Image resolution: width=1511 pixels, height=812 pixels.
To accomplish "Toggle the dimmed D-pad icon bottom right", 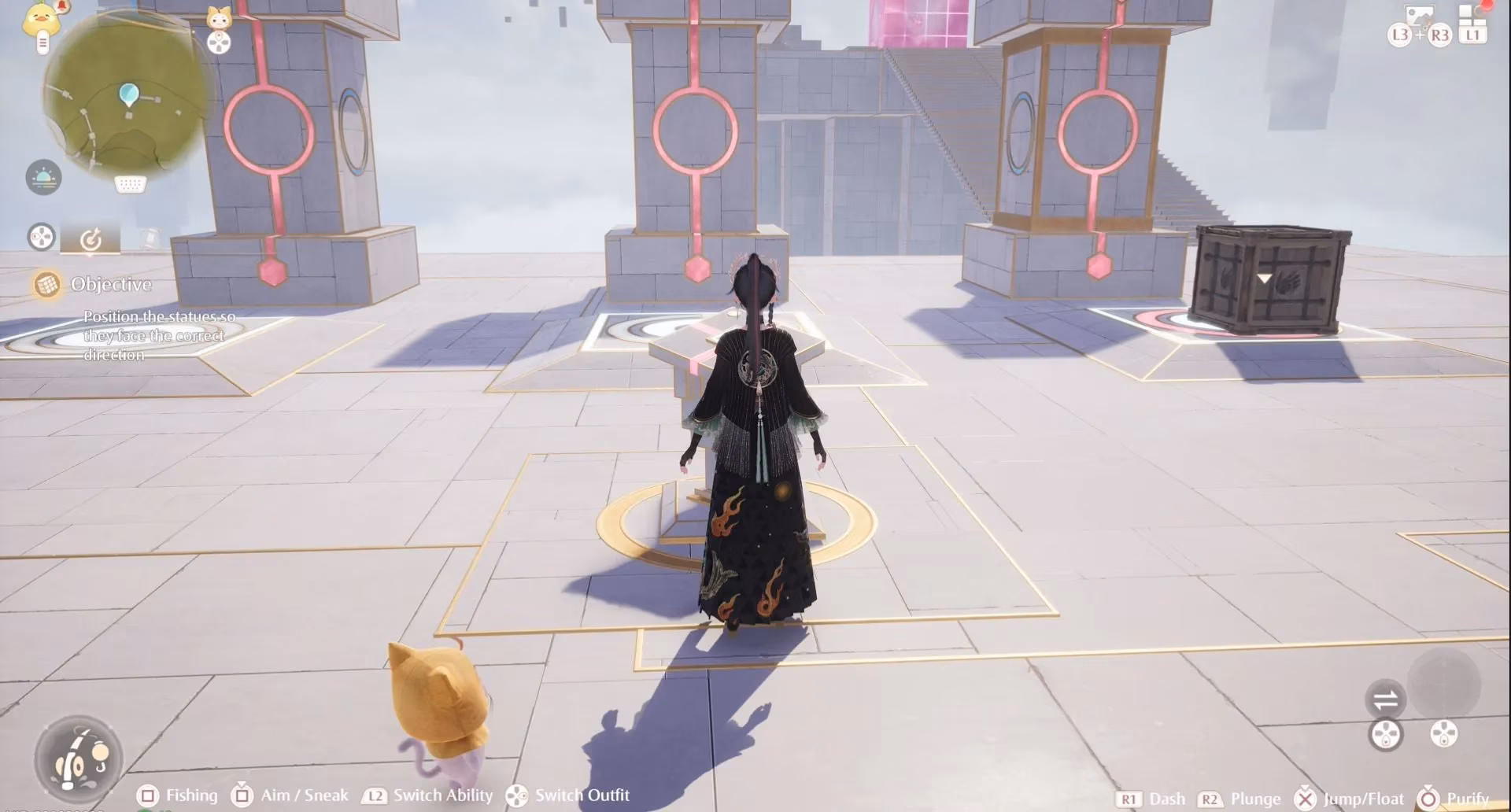I will 1386,736.
